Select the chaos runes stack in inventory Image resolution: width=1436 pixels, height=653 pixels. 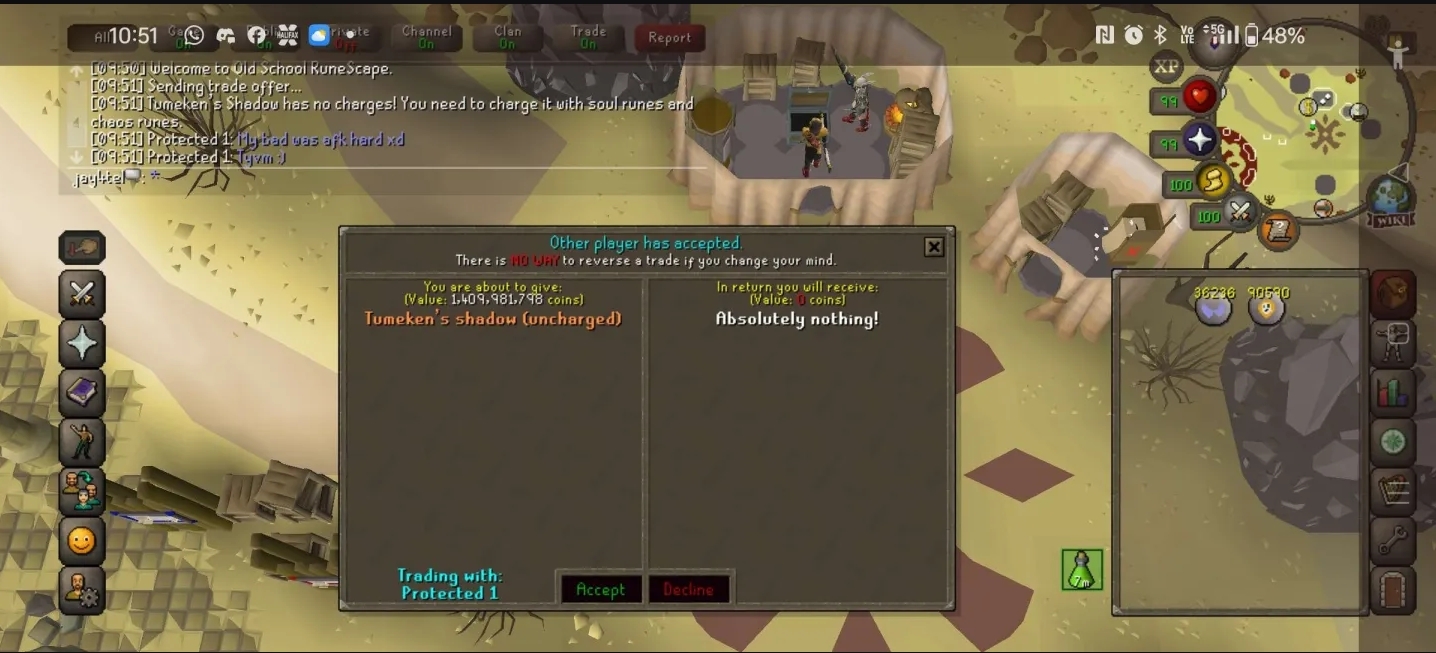pyautogui.click(x=1267, y=308)
